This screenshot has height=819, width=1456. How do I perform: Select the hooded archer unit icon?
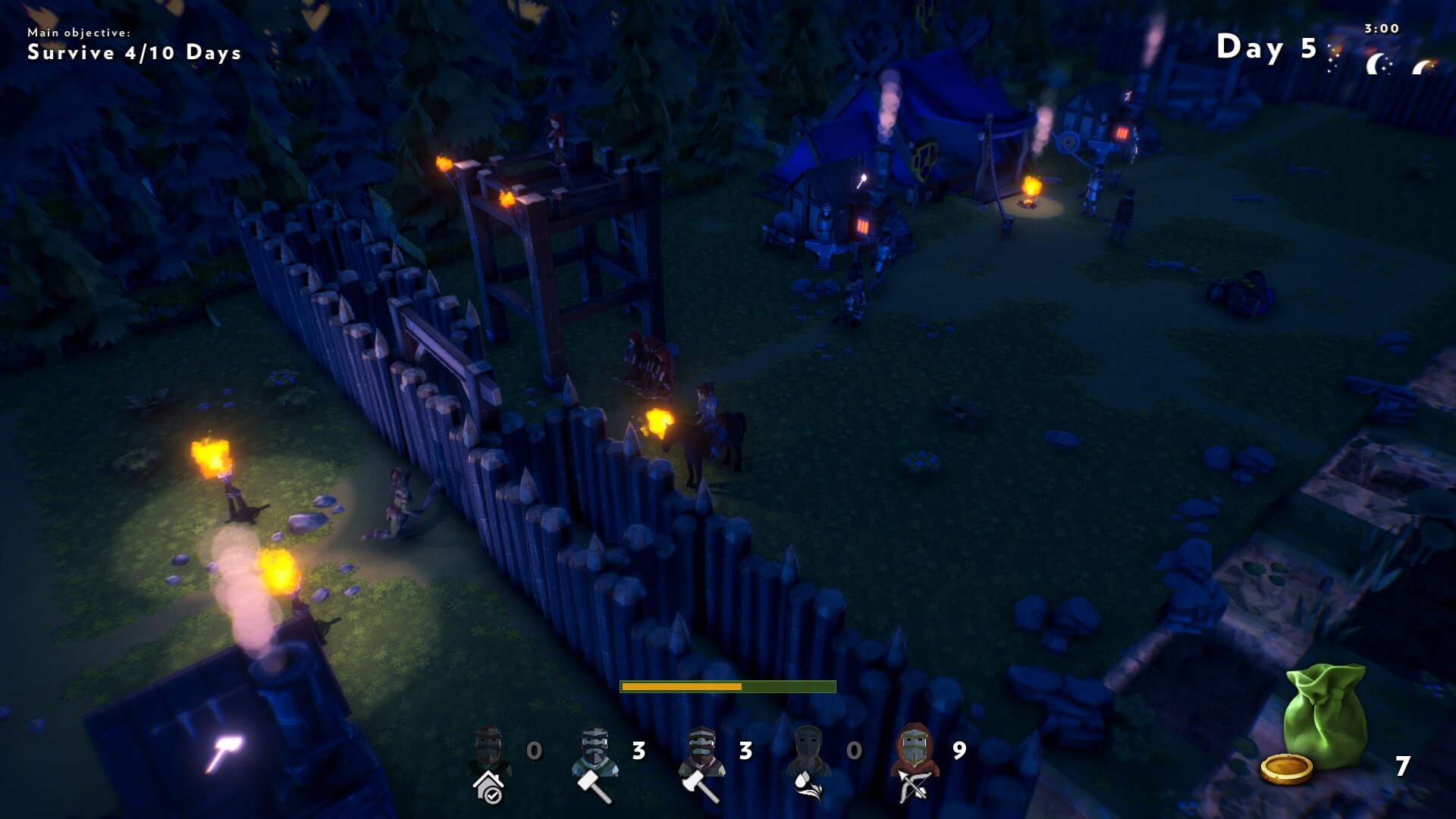pyautogui.click(x=915, y=762)
